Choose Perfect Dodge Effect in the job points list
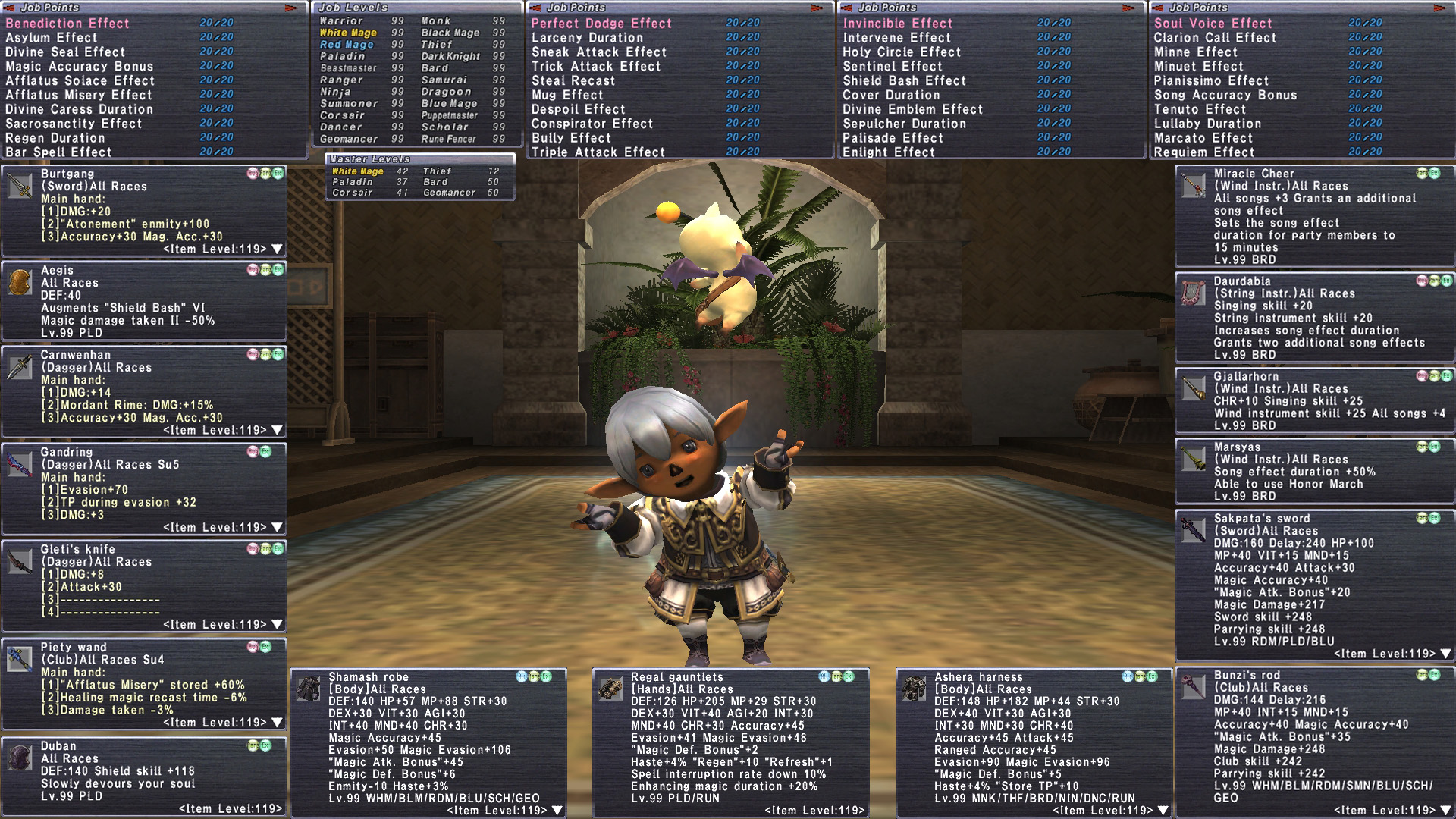 (601, 24)
